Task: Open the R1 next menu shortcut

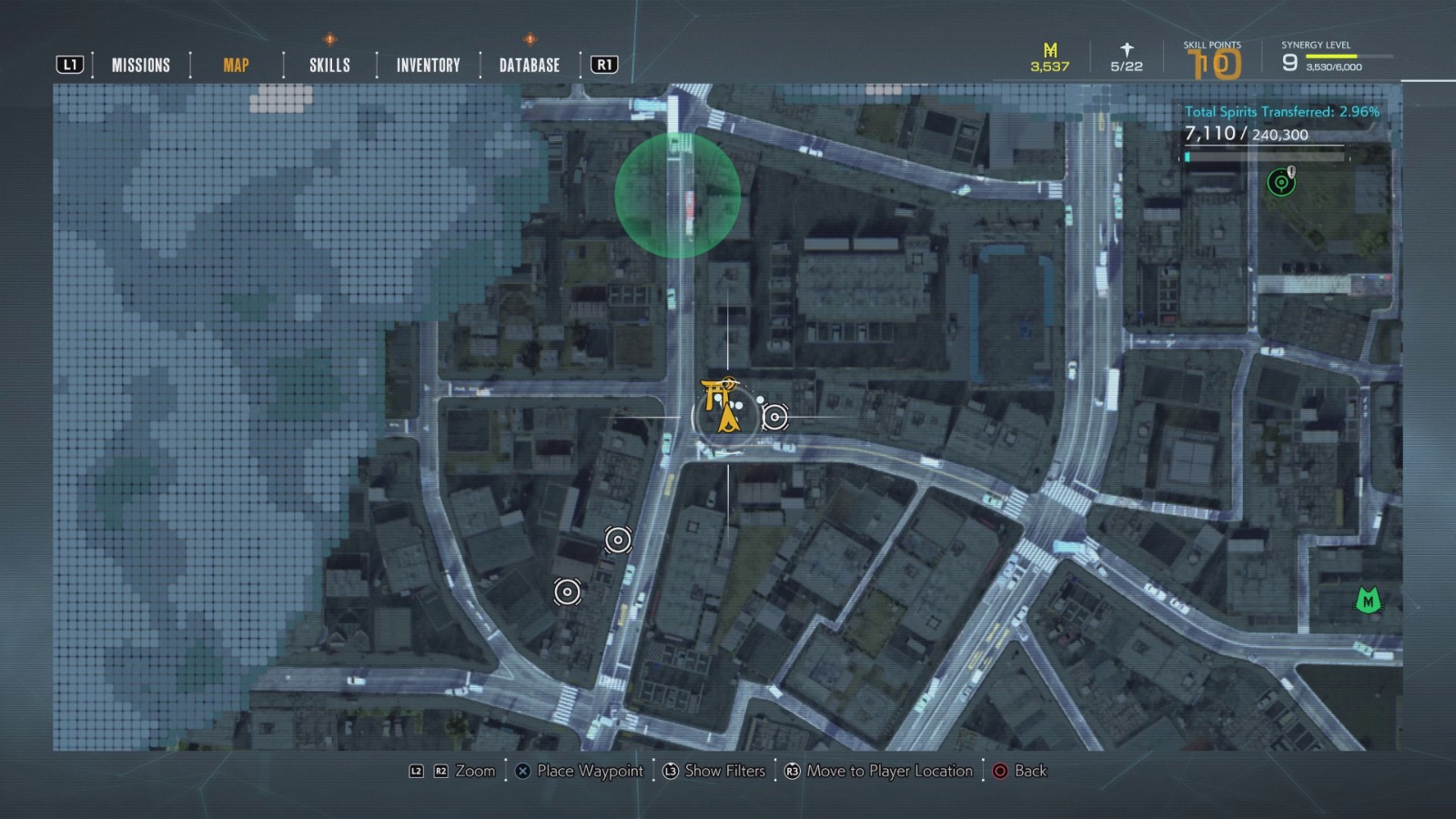Action: point(603,64)
